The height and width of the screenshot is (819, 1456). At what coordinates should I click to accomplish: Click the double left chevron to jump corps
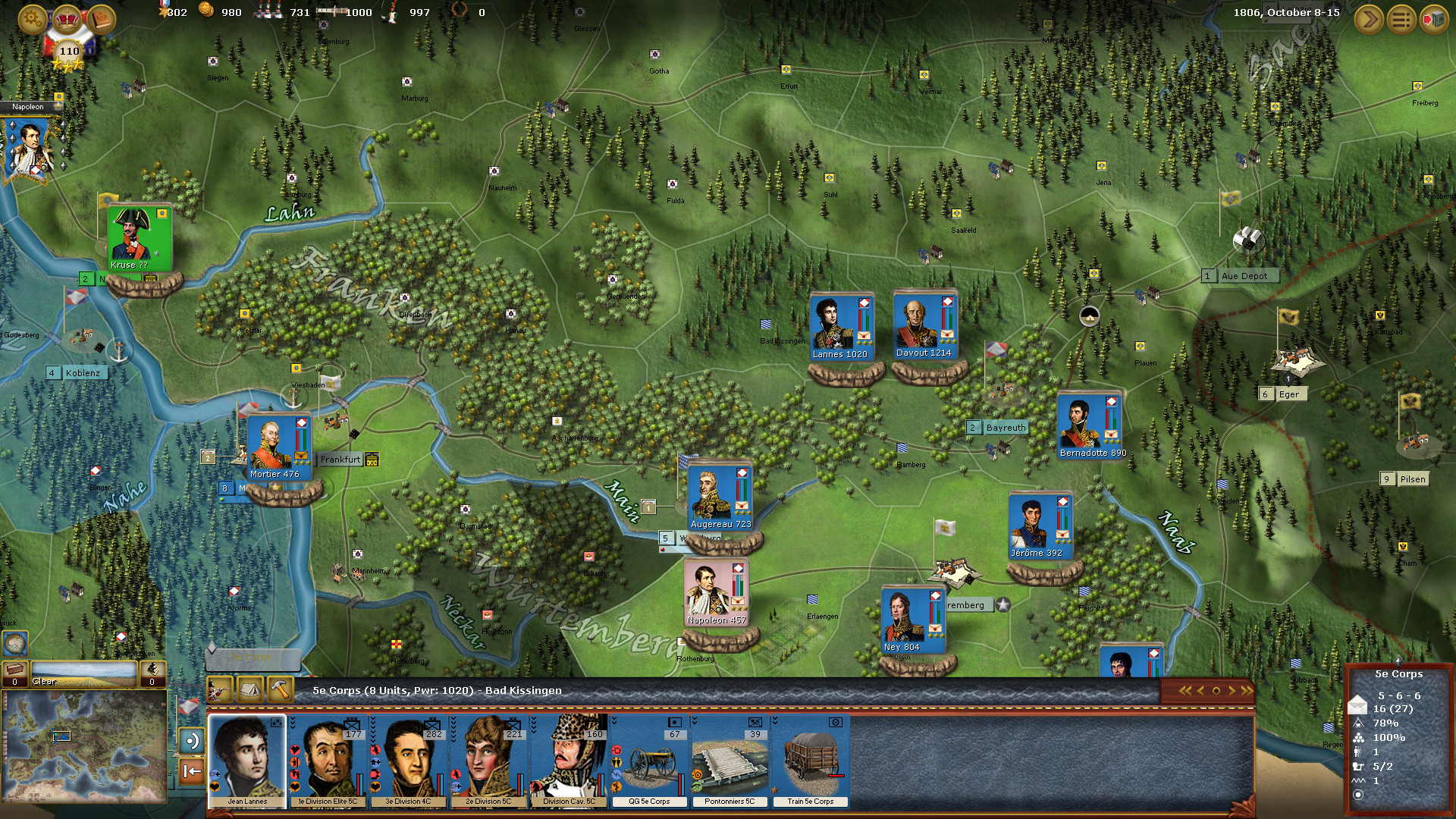1185,689
